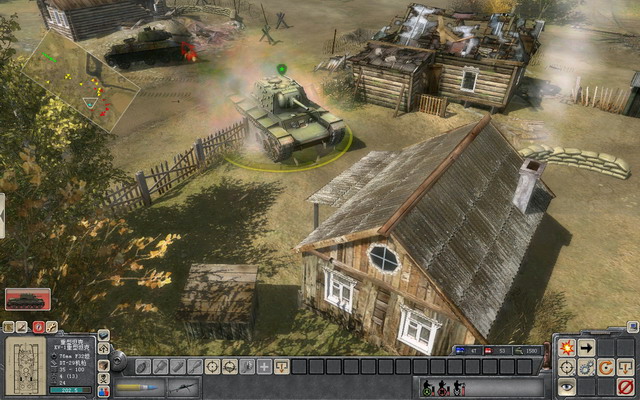The image size is (640, 400).
Task: Activate the explosion attack command
Action: [x=567, y=348]
